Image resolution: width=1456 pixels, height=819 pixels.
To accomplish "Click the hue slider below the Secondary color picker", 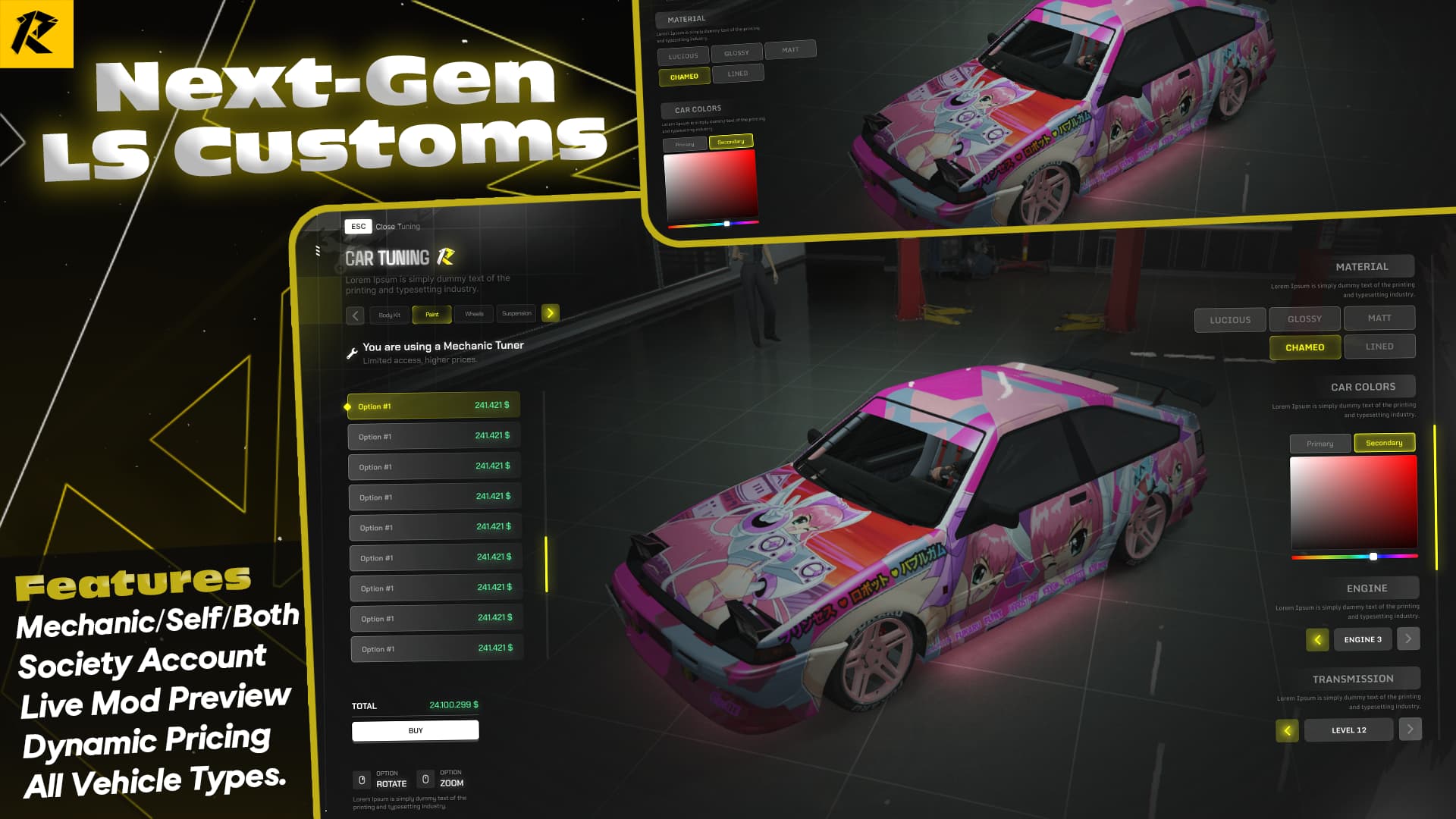I will coord(1354,556).
